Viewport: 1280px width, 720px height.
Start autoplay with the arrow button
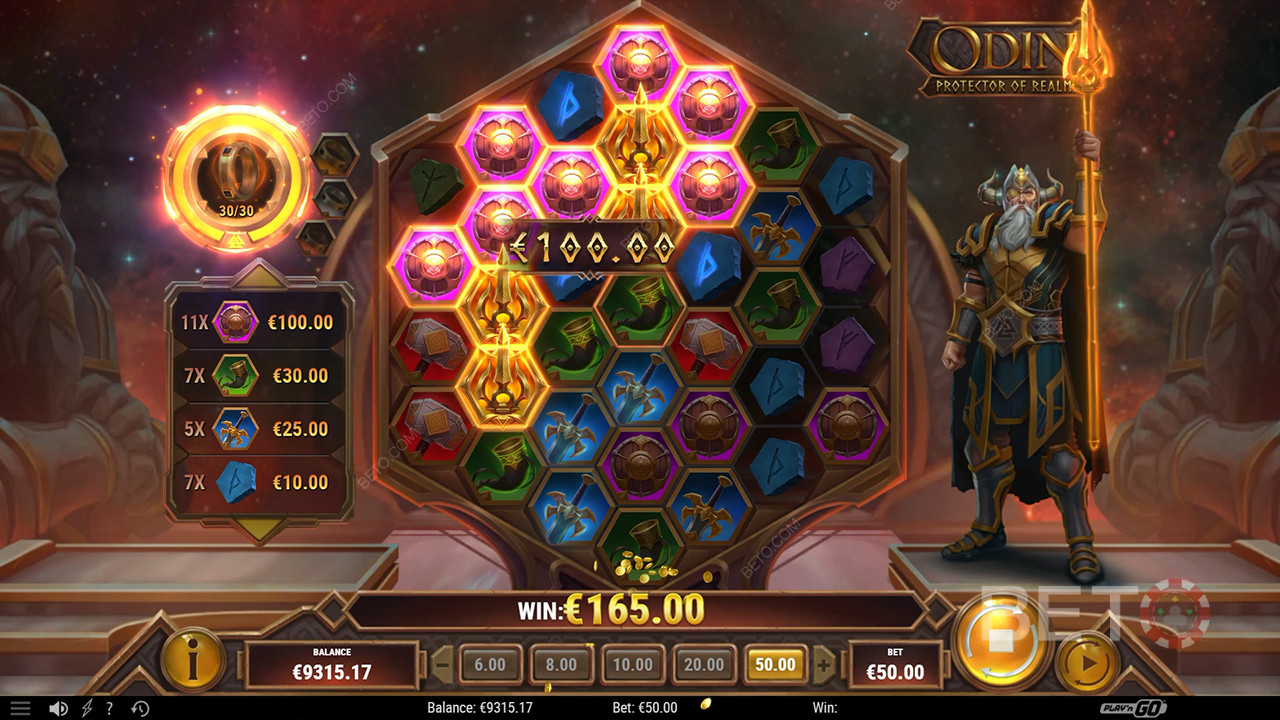tap(1086, 662)
